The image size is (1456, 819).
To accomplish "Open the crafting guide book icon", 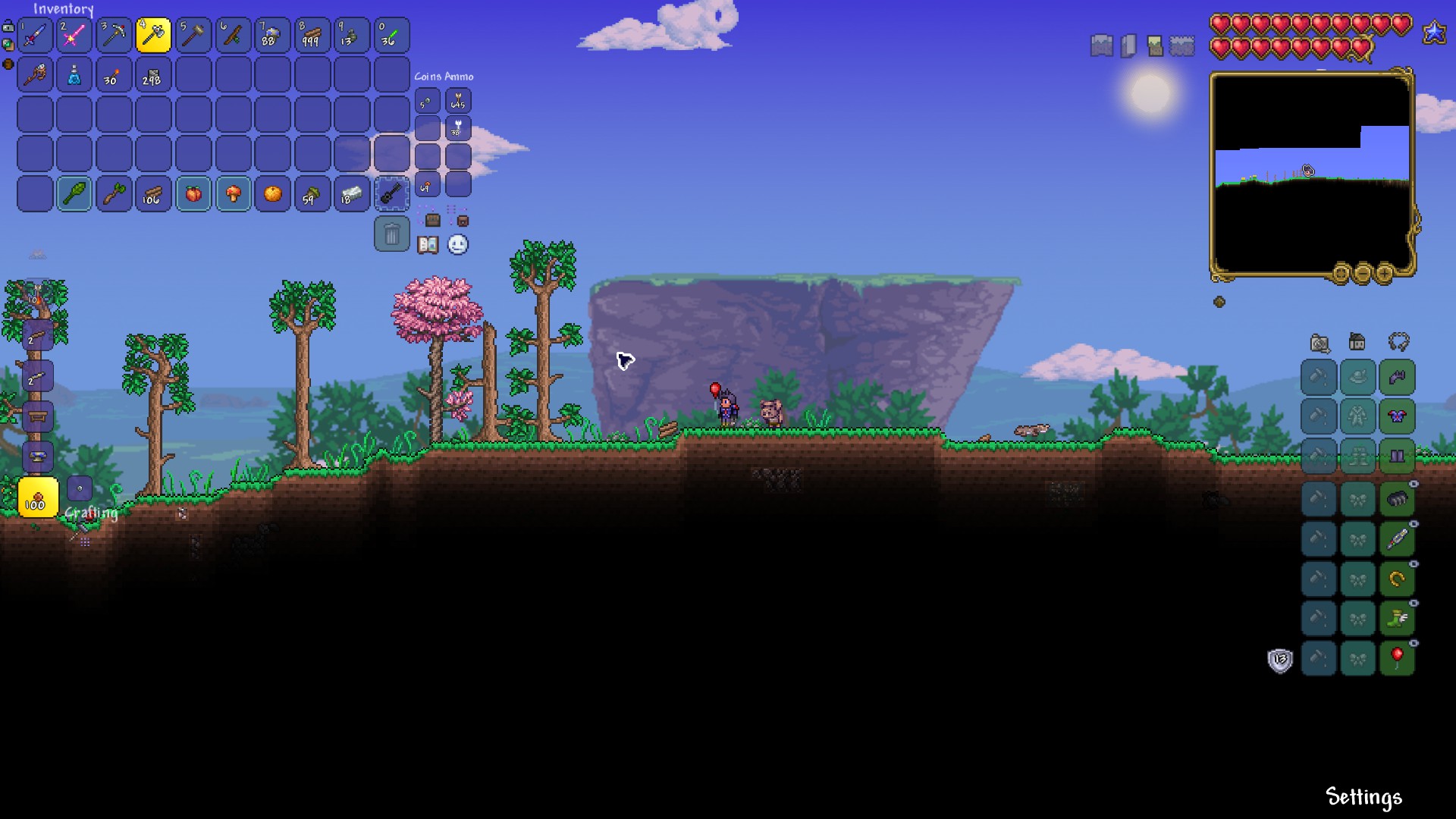I will coord(428,246).
